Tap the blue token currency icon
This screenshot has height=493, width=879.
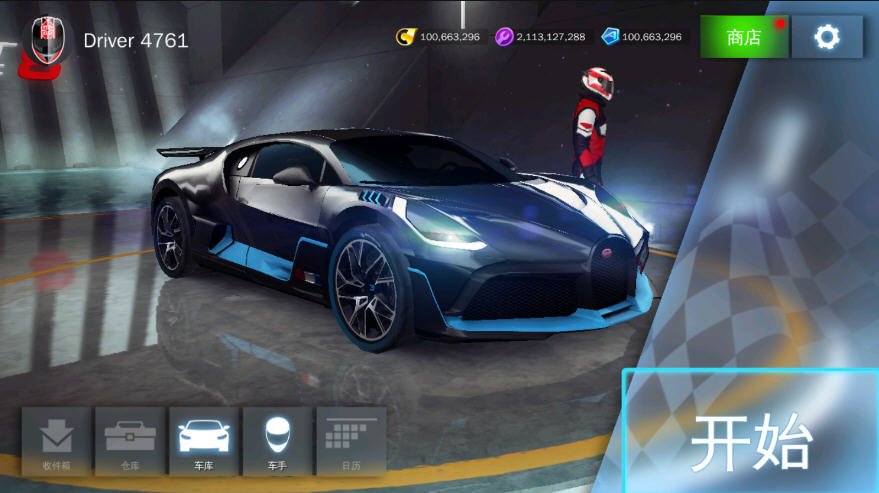coord(610,37)
